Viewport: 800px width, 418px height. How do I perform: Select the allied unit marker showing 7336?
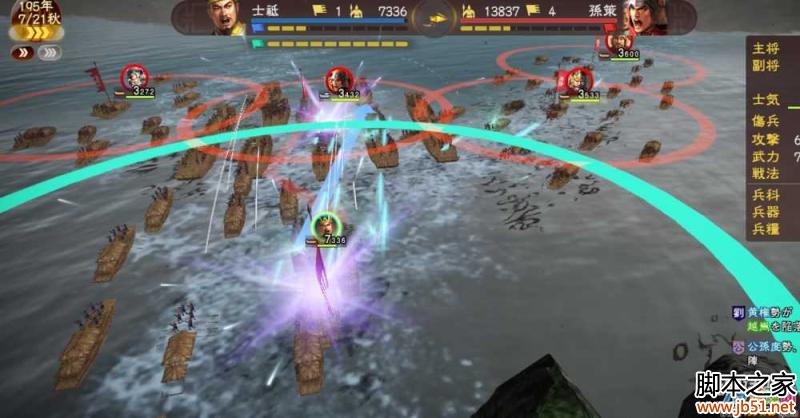[324, 227]
